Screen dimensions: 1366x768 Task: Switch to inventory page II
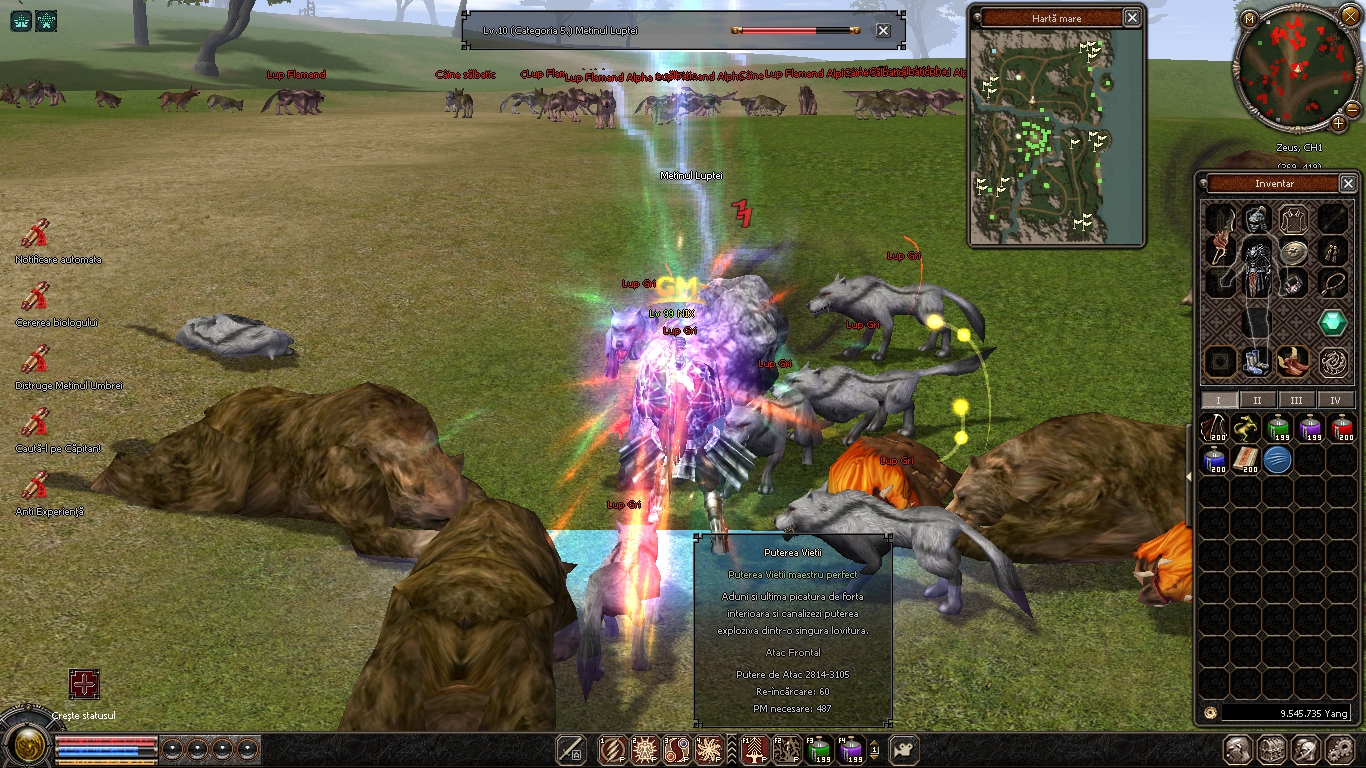[1257, 400]
